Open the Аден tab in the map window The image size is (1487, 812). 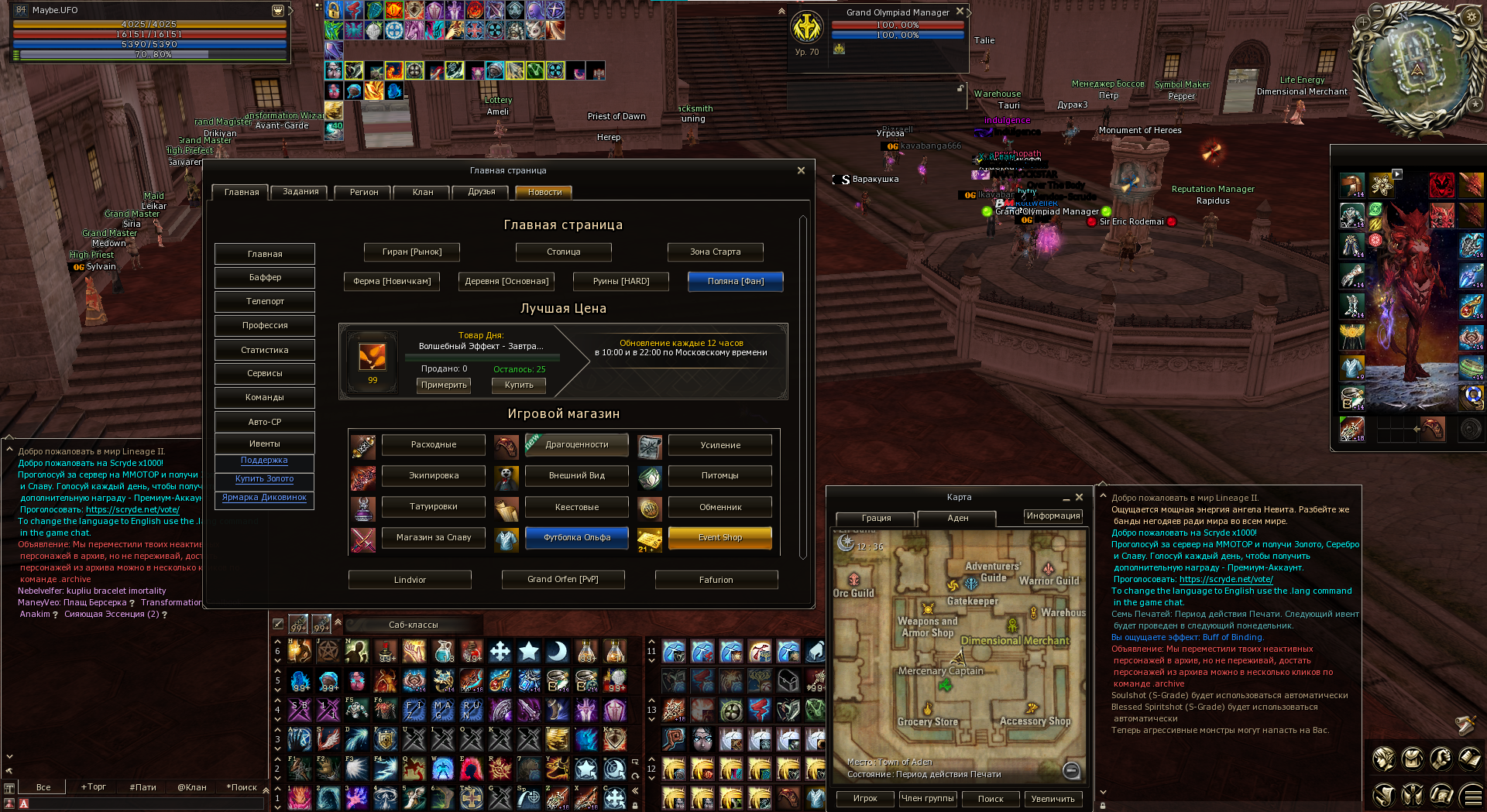coord(957,519)
